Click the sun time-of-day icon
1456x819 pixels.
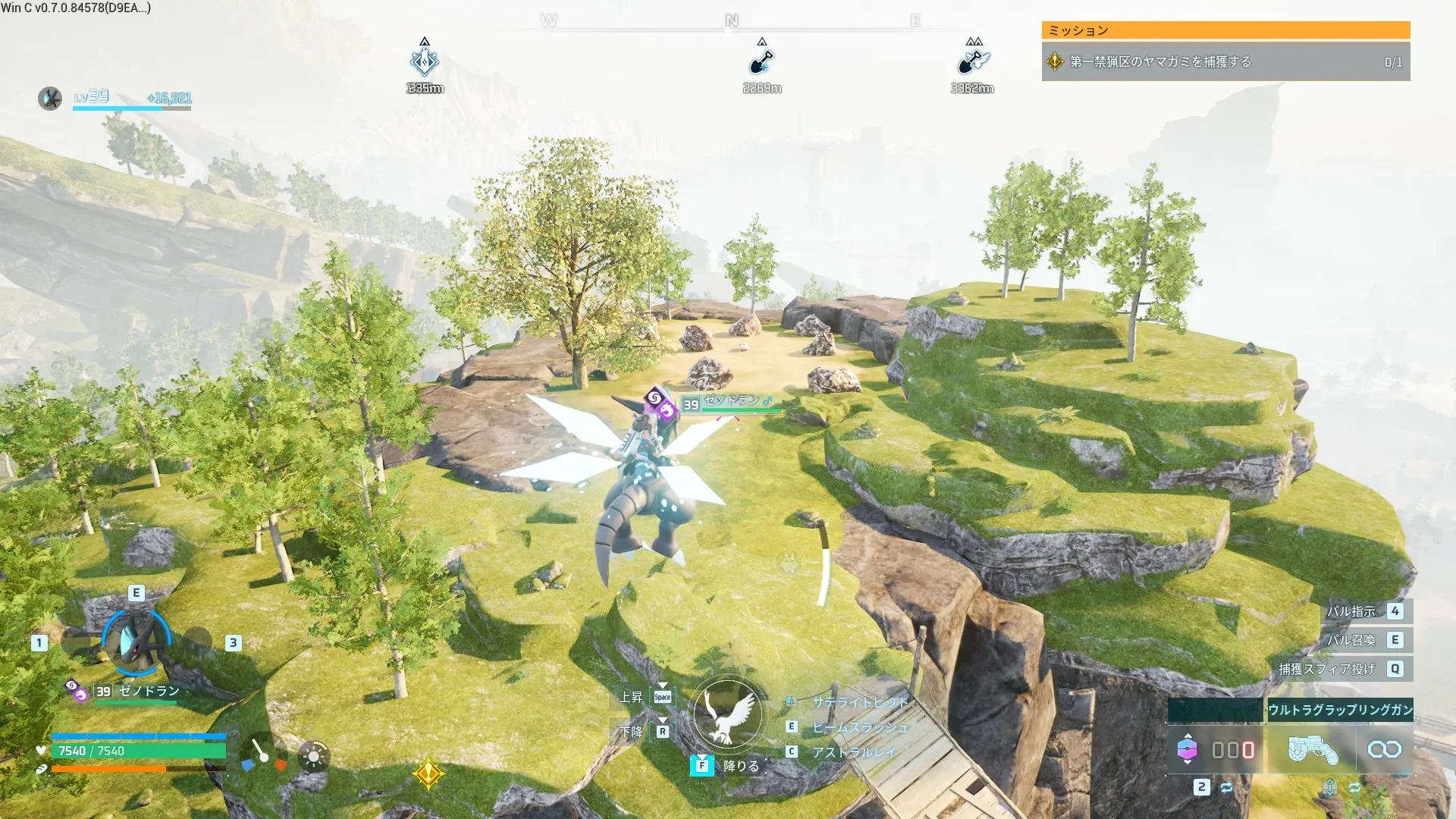[313, 756]
